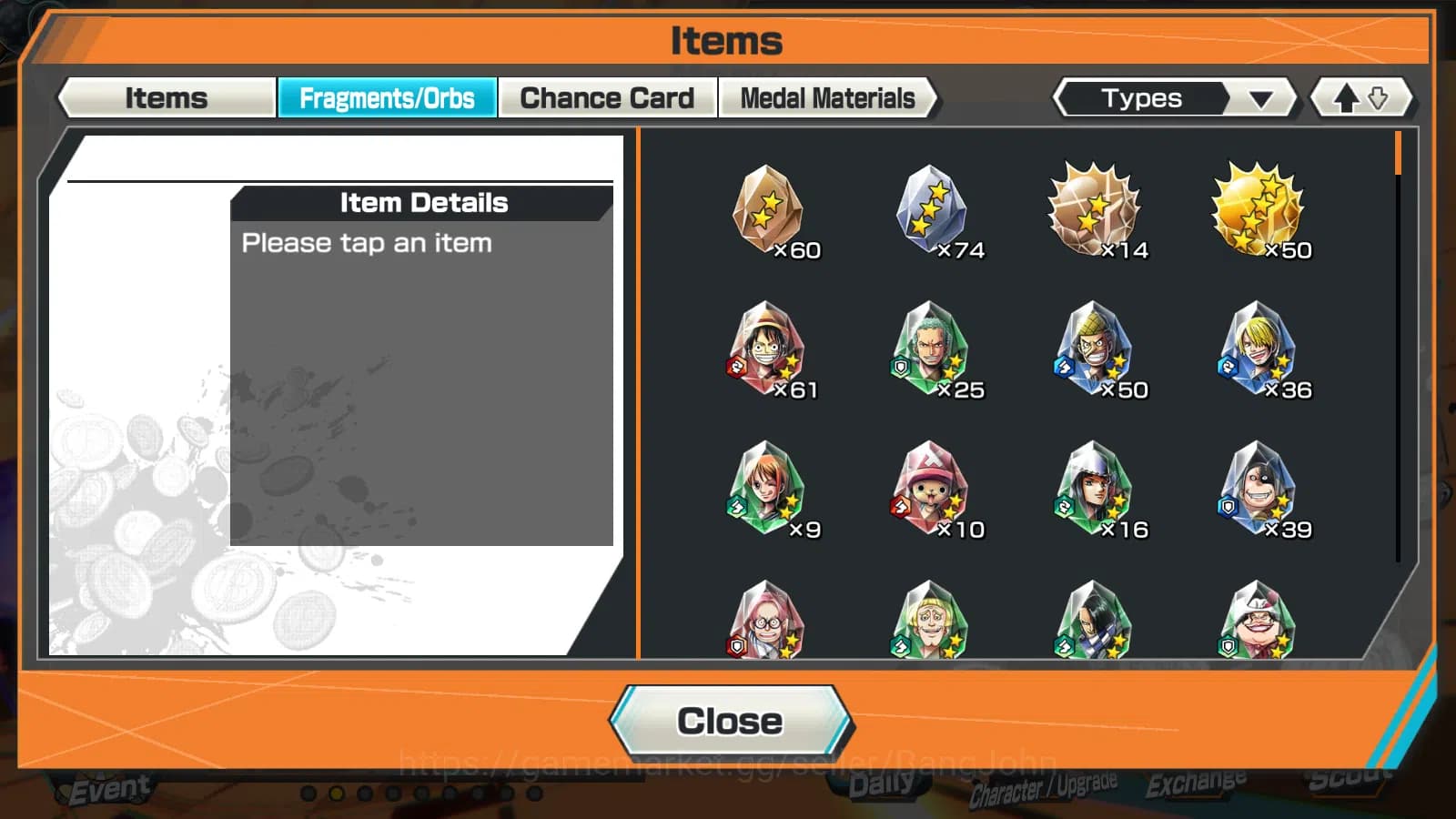The image size is (1456, 819).
Task: Select the x60 bronze fragment orb
Action: (x=769, y=209)
